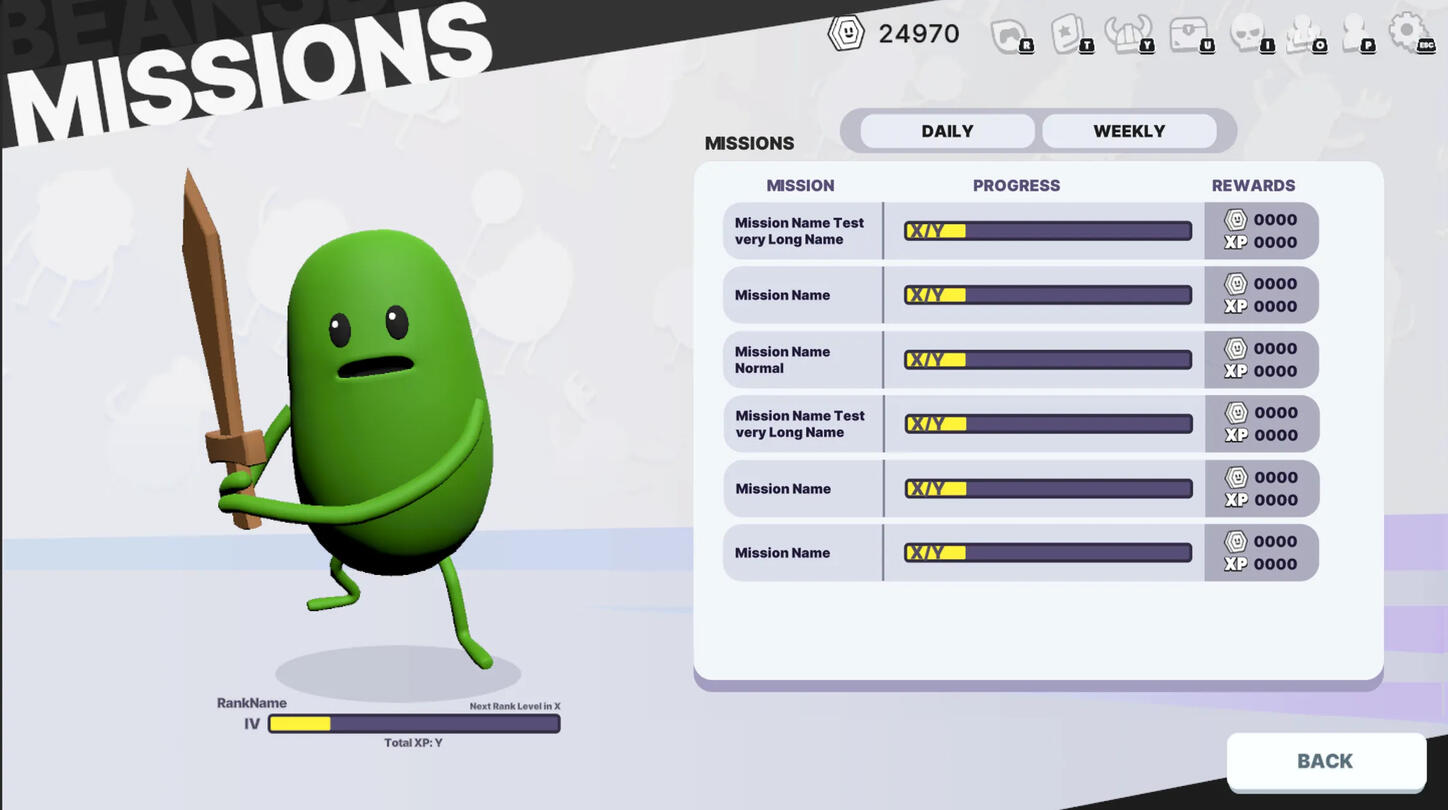Image resolution: width=1448 pixels, height=810 pixels.
Task: Open the treasure chest icon menu
Action: point(1189,35)
